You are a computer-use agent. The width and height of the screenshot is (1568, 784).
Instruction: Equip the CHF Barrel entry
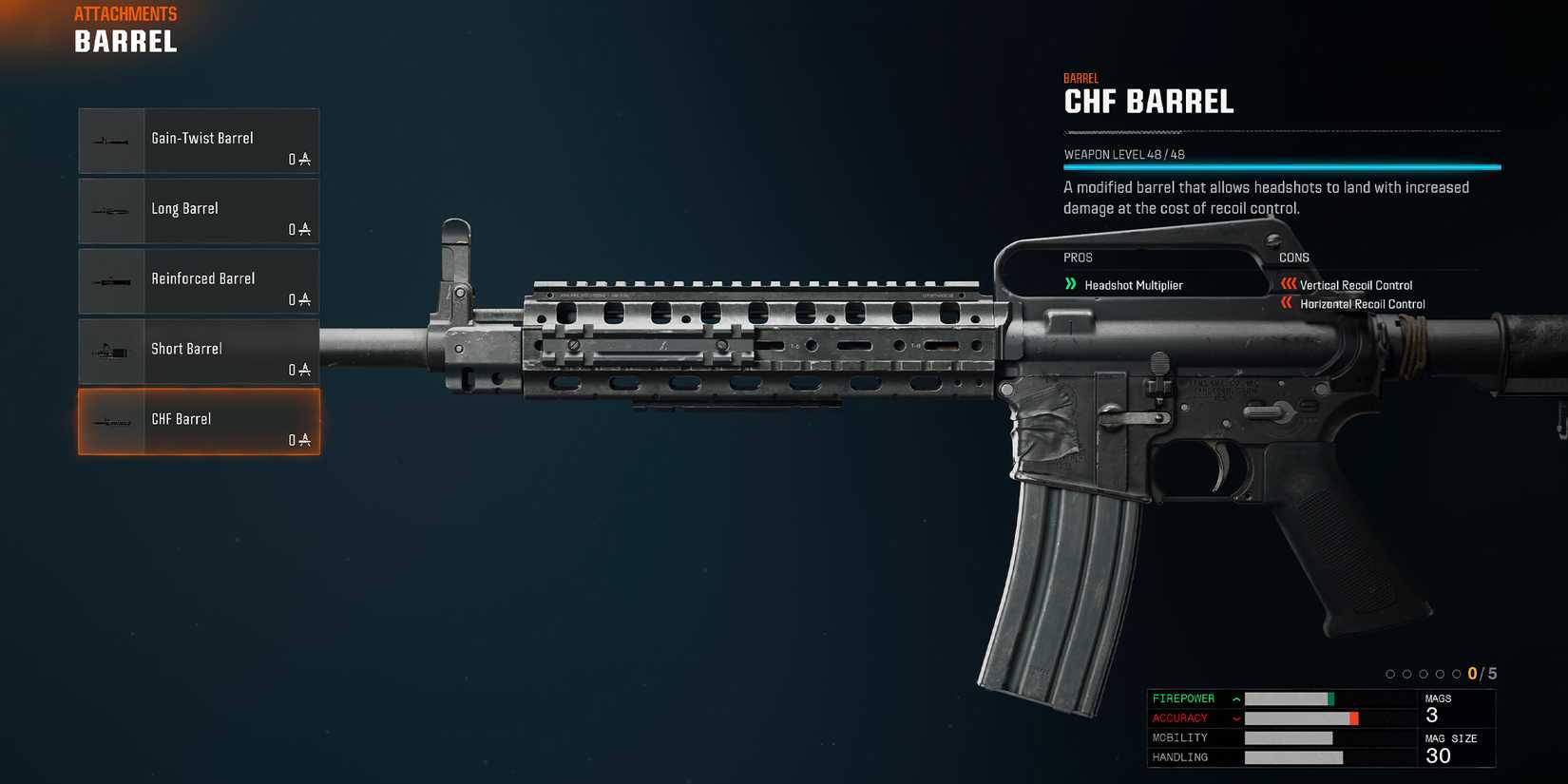pyautogui.click(x=198, y=422)
